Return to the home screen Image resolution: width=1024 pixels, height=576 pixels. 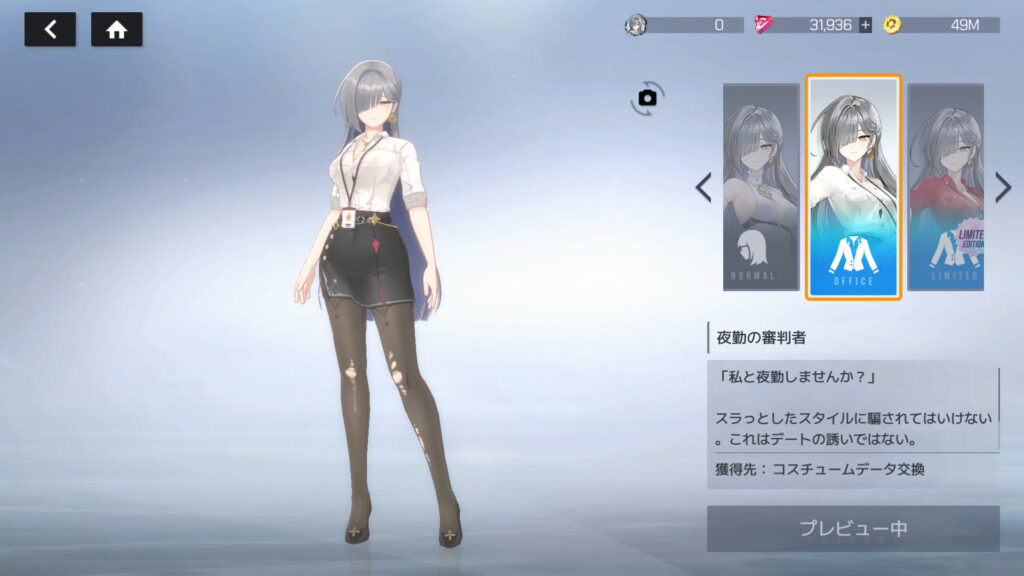(117, 30)
